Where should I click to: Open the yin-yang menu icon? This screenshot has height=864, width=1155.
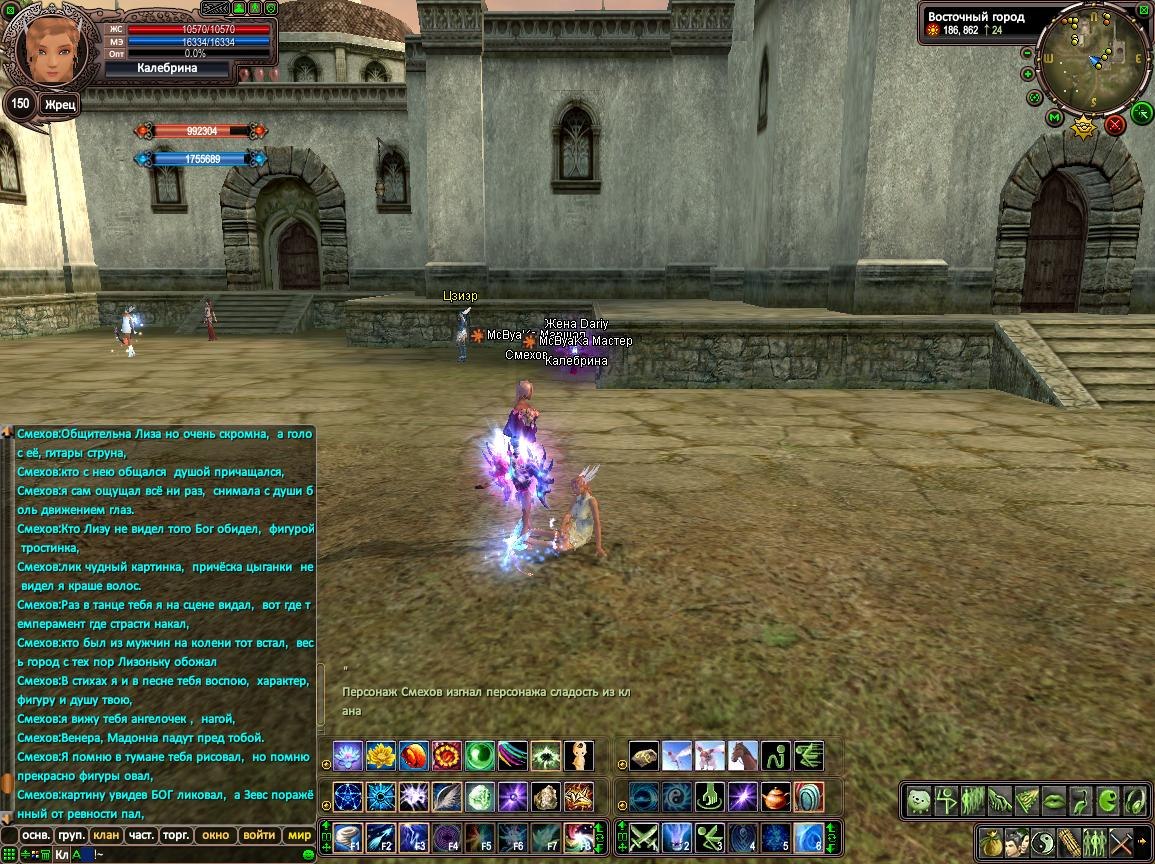(x=1044, y=841)
